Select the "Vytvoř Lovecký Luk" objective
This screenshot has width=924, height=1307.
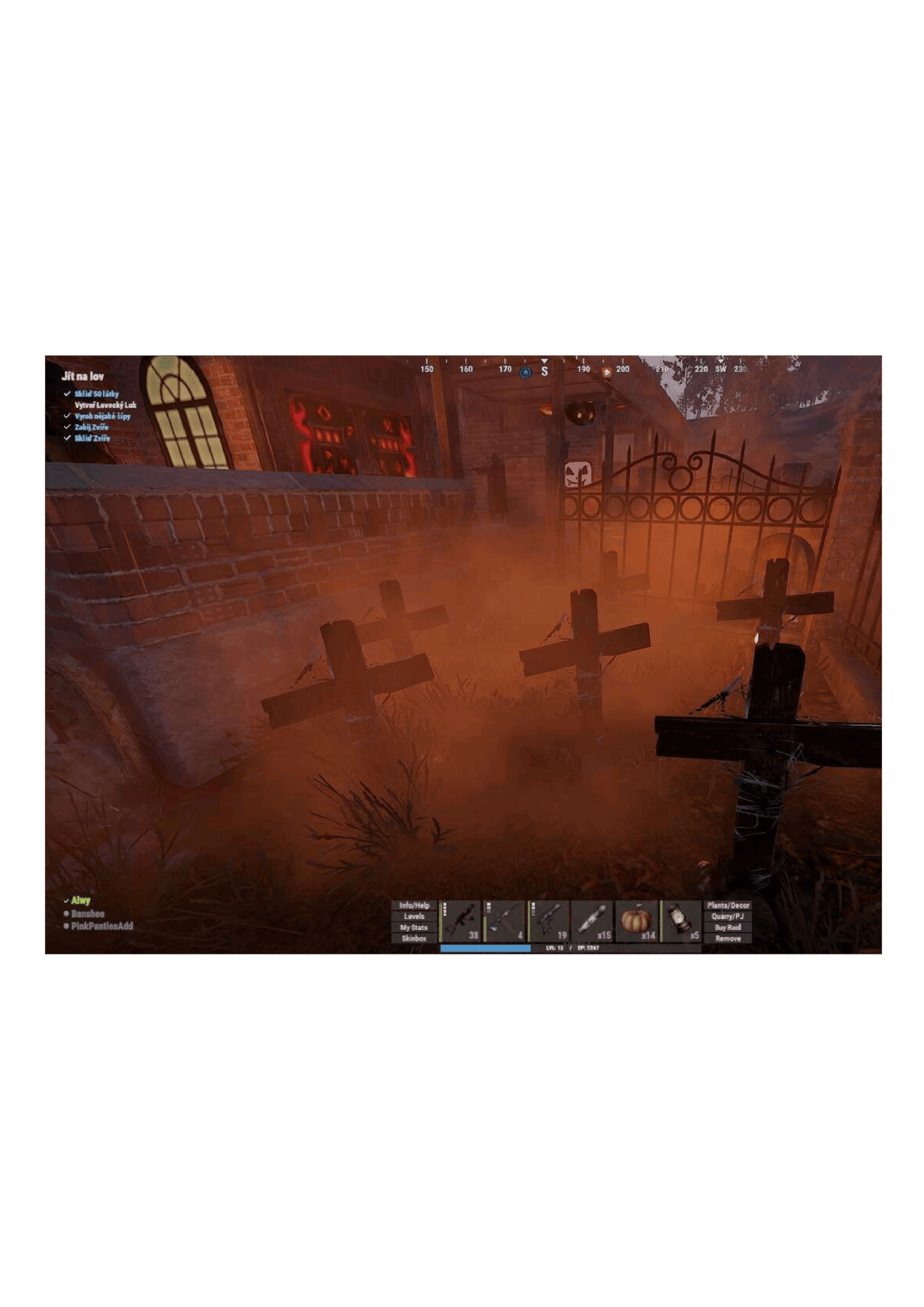105,405
